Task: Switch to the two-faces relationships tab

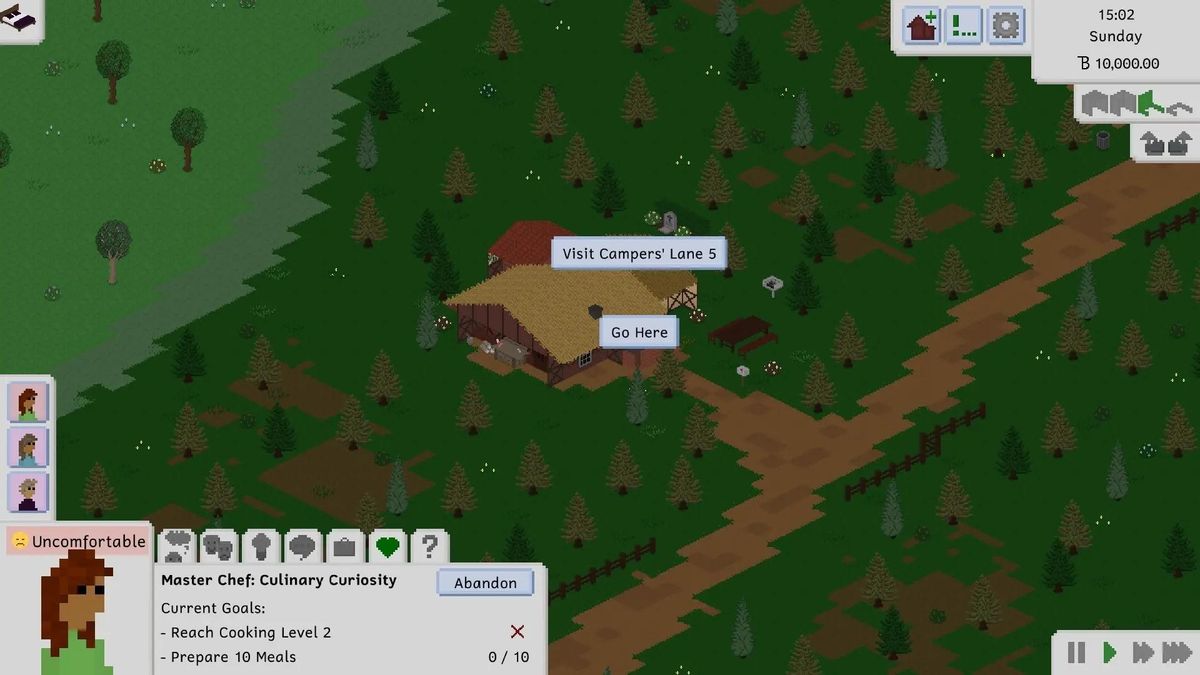Action: click(x=219, y=547)
